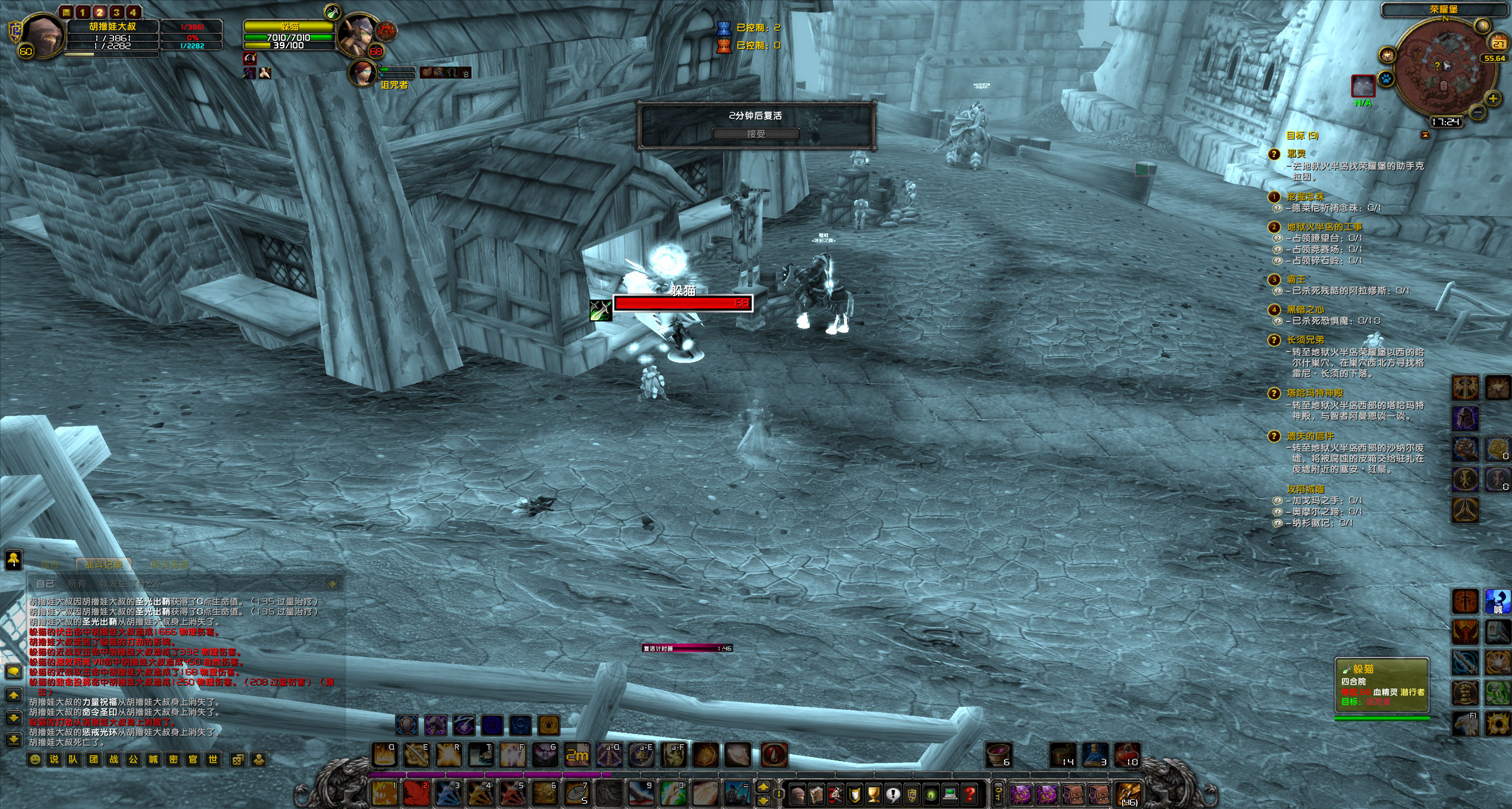
Task: Switch to the 聊天窗口 chat tab
Action: (170, 565)
